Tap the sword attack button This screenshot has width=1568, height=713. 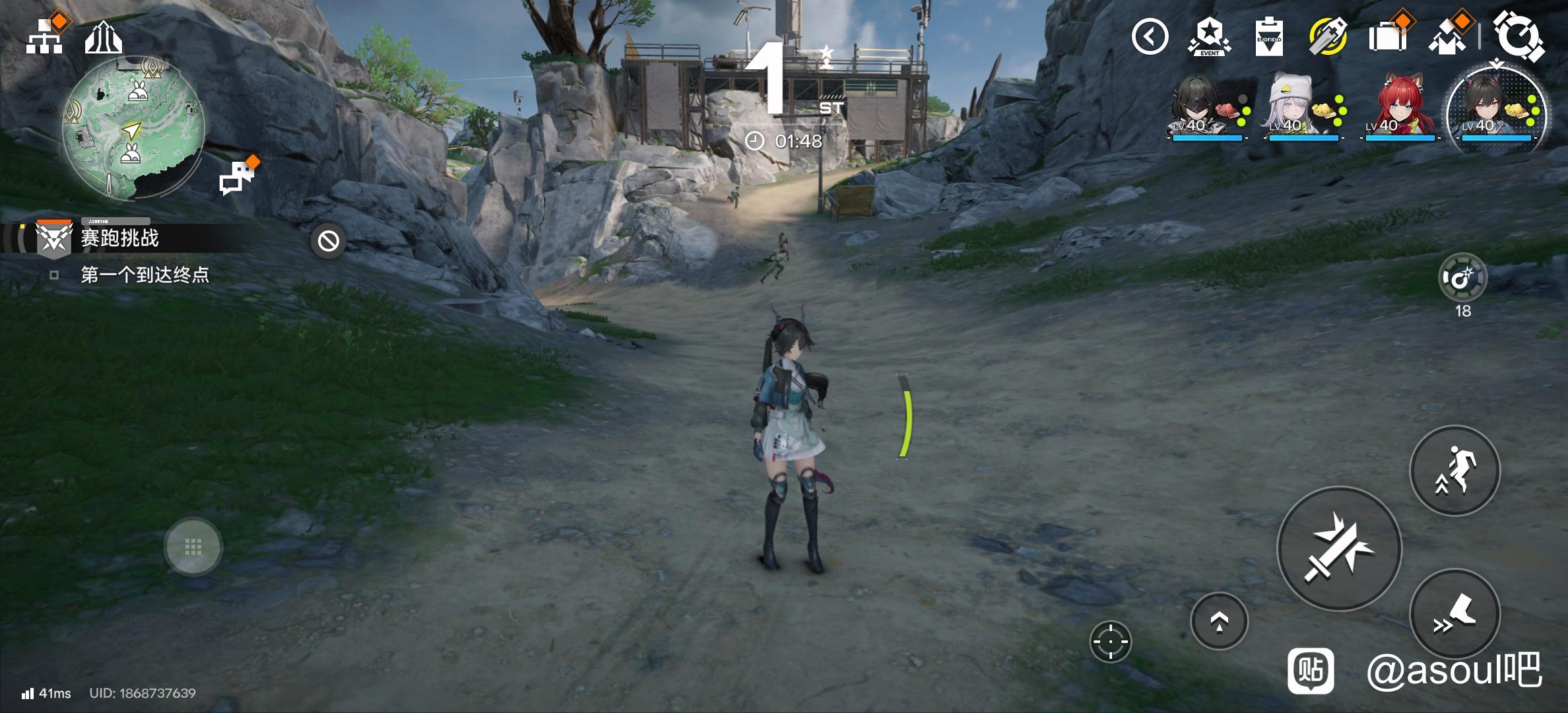pos(1339,549)
